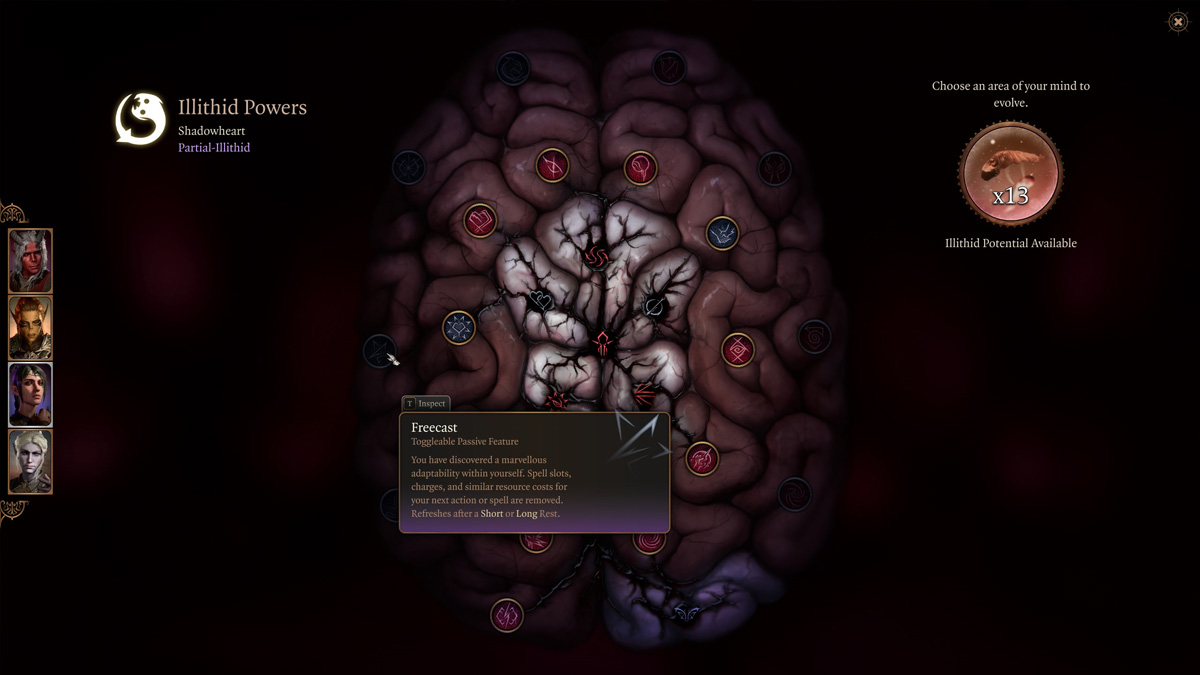Choose the red swirl power at brain center
Screen dimensions: 1200x675
pyautogui.click(x=598, y=257)
